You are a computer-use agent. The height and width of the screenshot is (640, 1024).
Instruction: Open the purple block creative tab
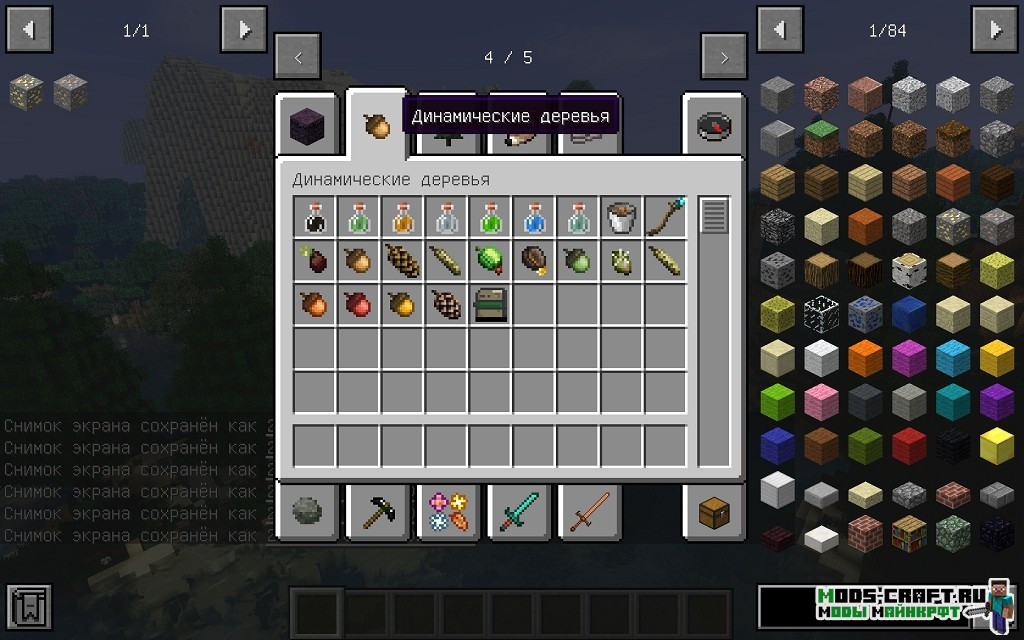306,125
